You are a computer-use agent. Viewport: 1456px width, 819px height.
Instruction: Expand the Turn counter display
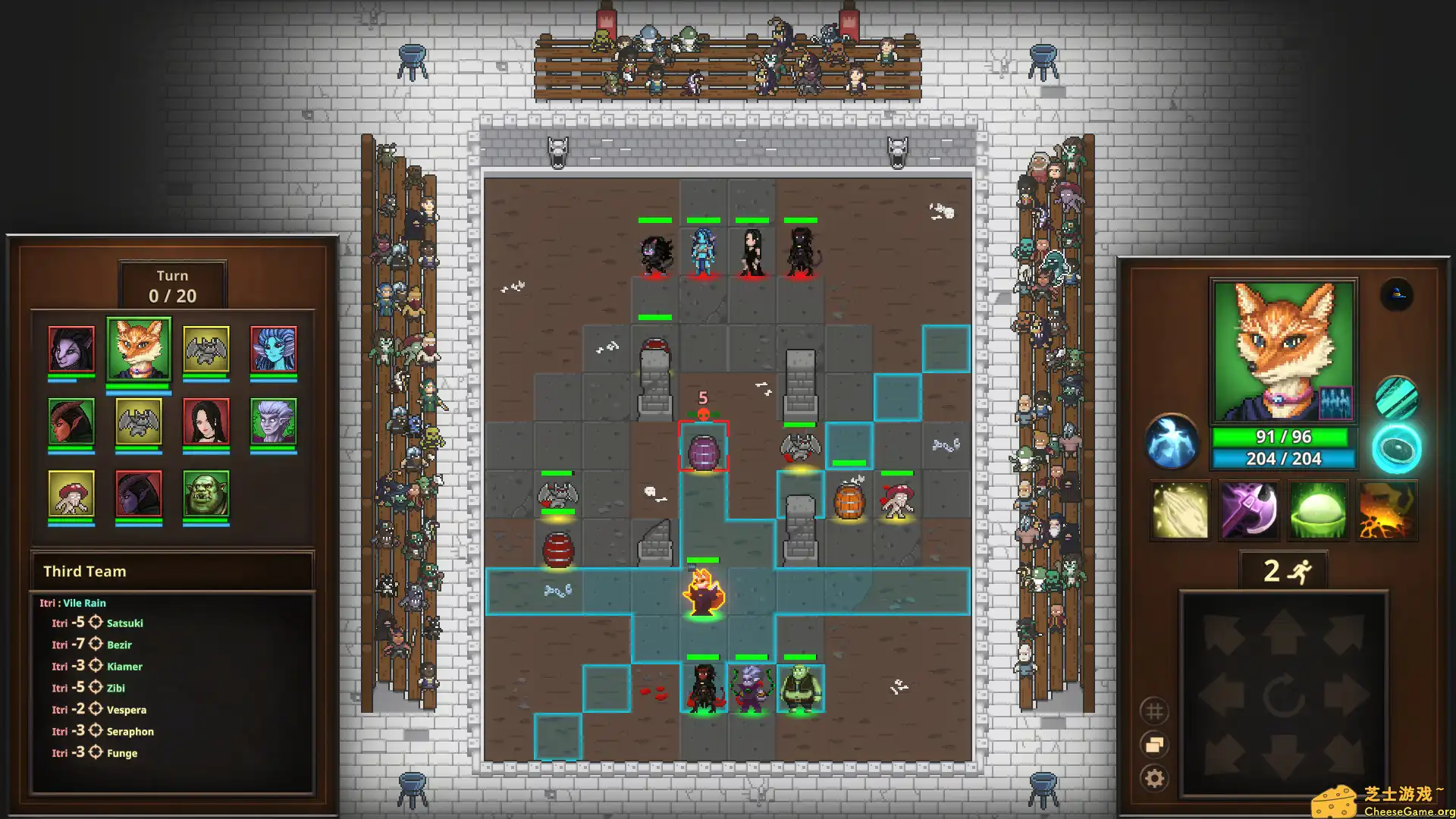(x=171, y=286)
